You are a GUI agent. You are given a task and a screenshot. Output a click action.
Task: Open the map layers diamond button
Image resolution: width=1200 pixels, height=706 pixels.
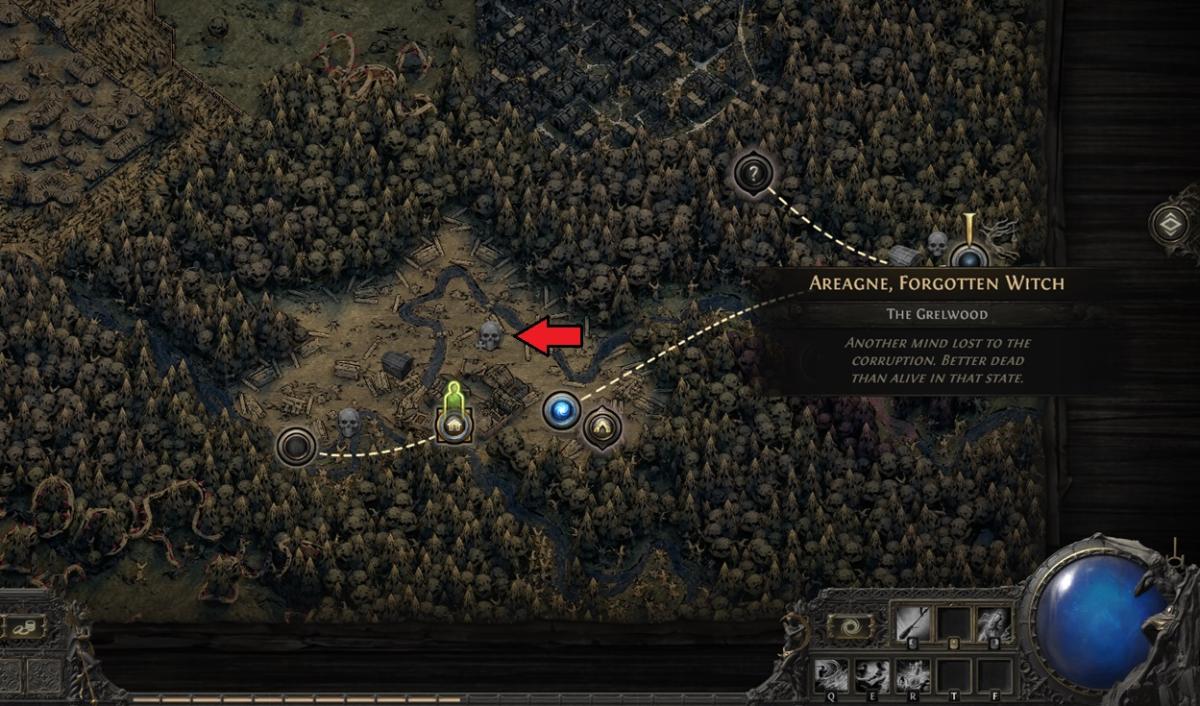click(x=1167, y=225)
